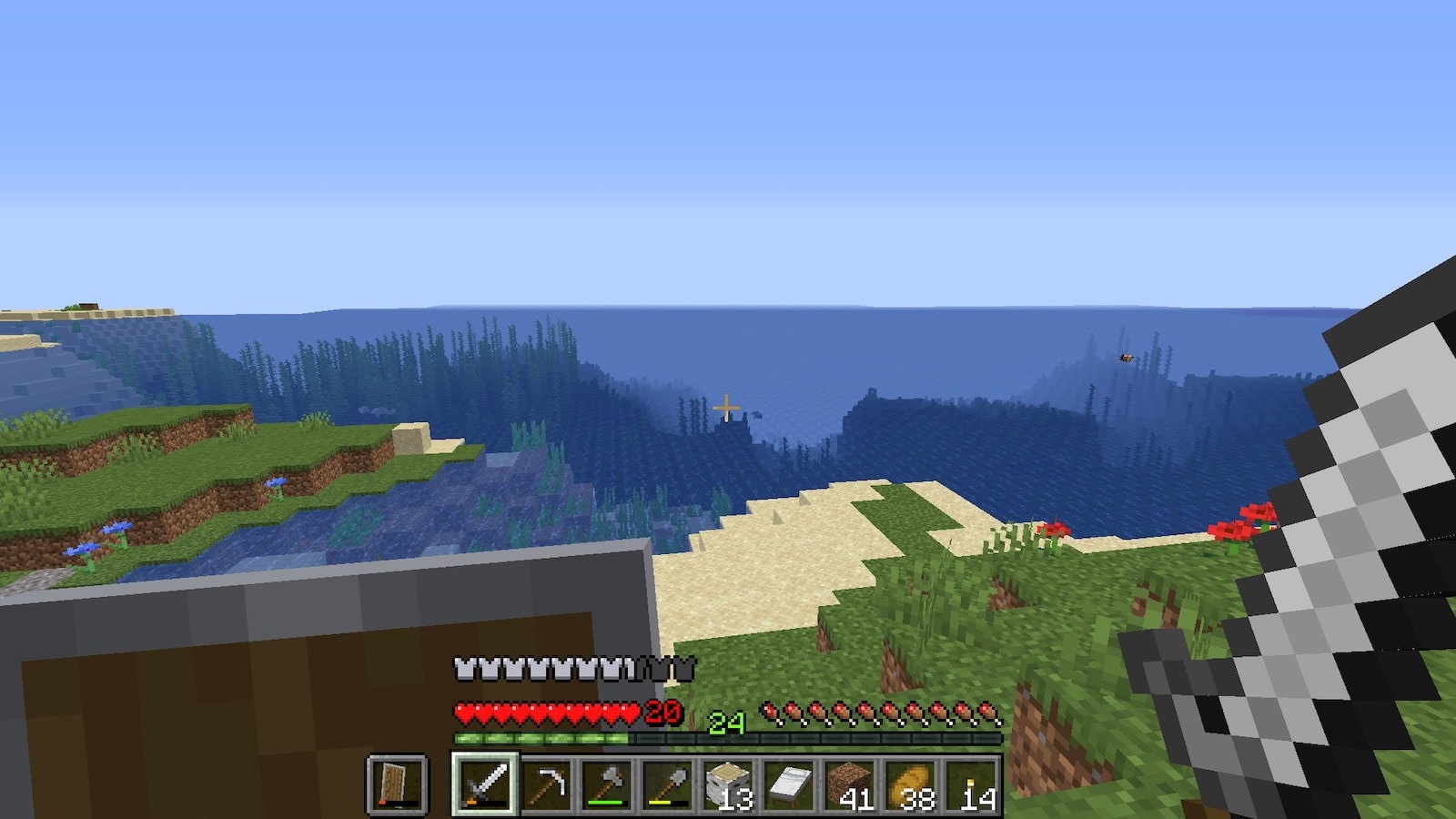Screen dimensions: 1456x819
Task: Select the dirt block stack of 41
Action: tap(851, 784)
